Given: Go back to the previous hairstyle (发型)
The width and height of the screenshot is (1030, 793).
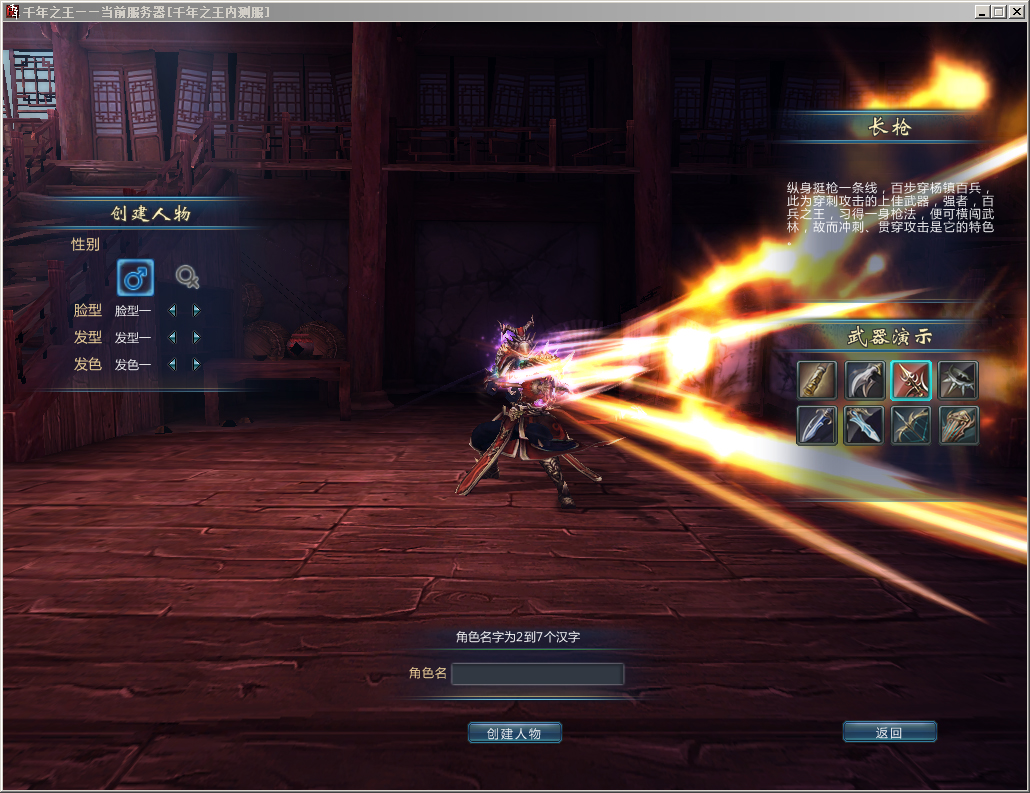Looking at the screenshot, I should point(171,338).
